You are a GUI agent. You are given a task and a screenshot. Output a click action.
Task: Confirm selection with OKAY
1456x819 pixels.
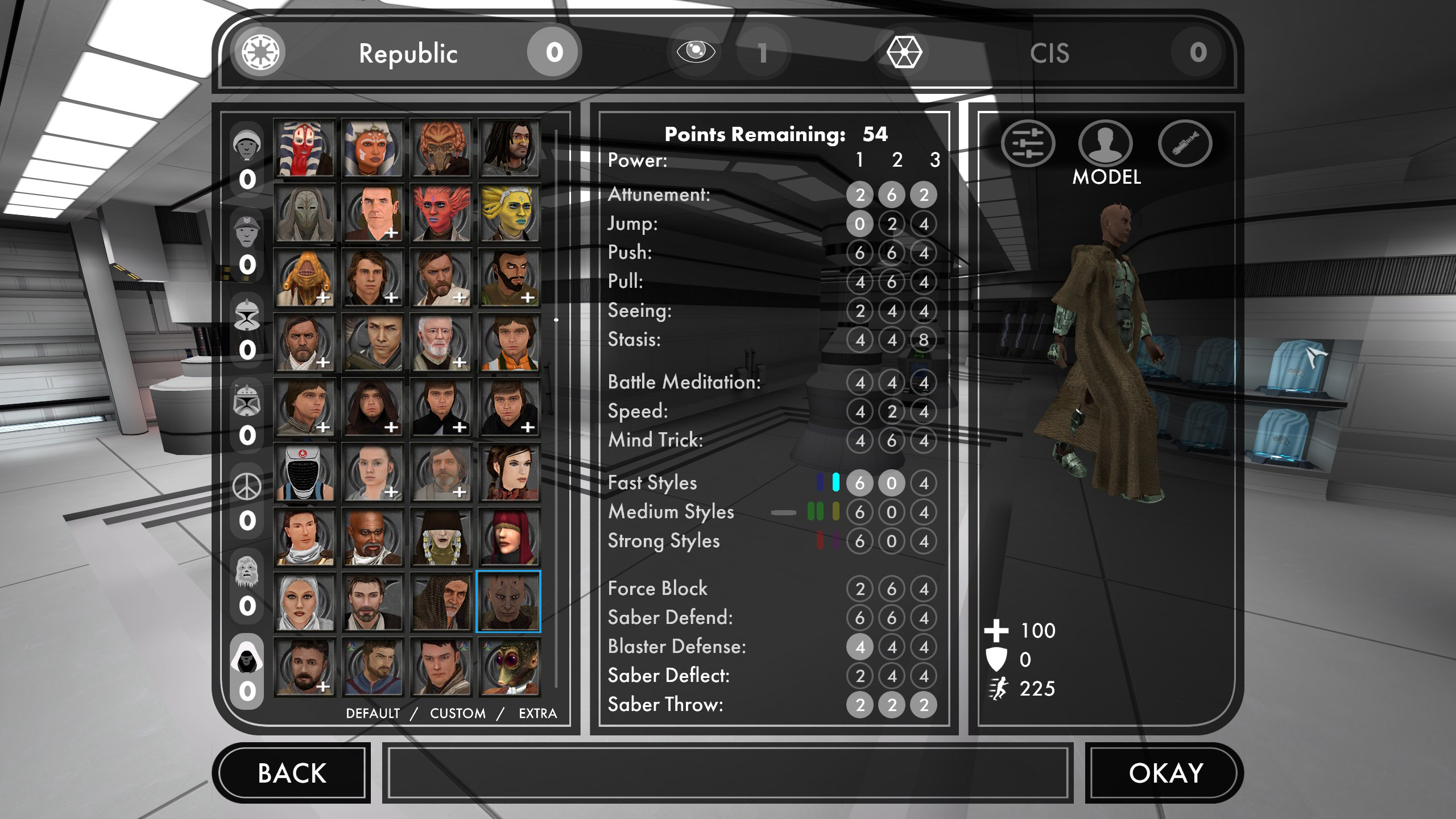click(x=1165, y=773)
